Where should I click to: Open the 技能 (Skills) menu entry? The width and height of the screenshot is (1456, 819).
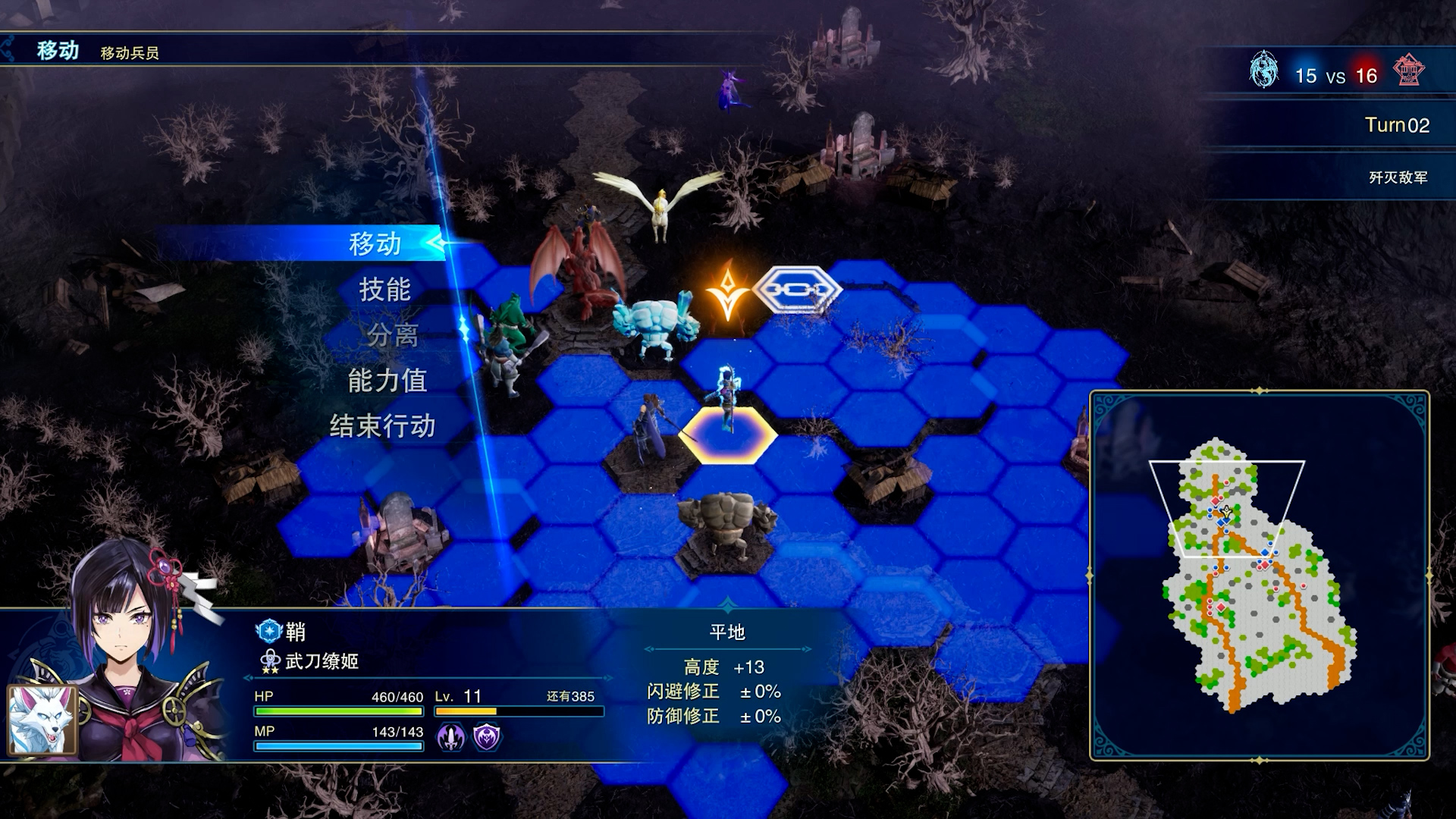click(384, 289)
